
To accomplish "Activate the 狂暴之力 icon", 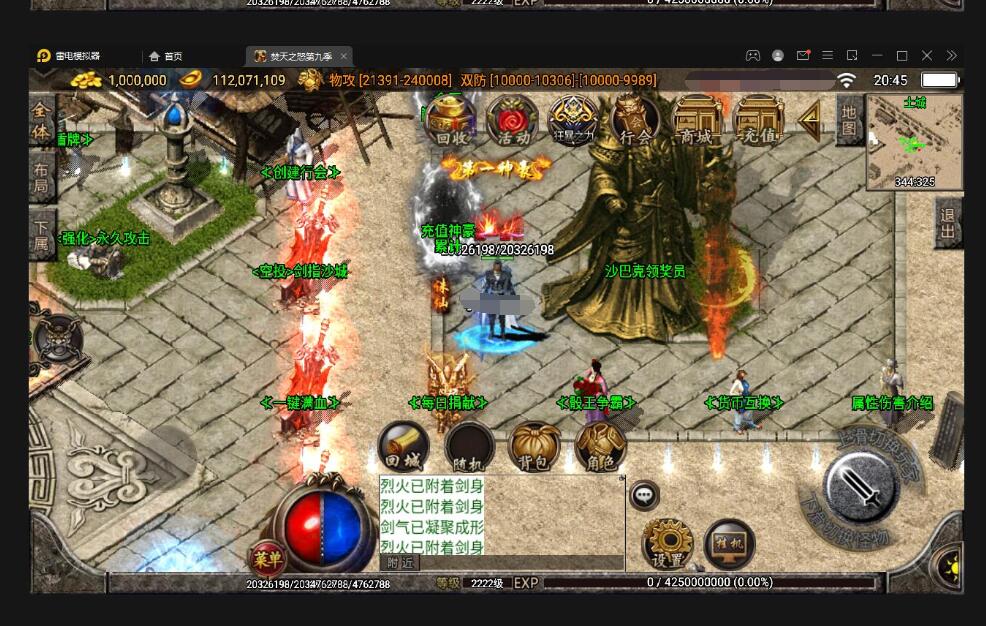I will [574, 121].
